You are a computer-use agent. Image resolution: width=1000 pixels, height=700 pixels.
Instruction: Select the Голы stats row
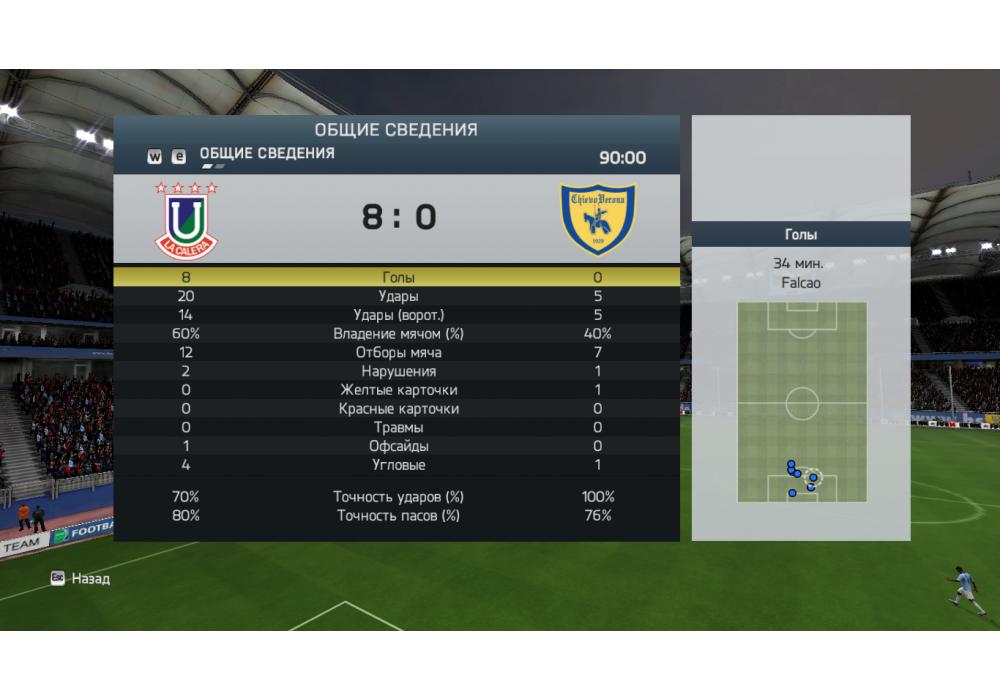(x=398, y=277)
